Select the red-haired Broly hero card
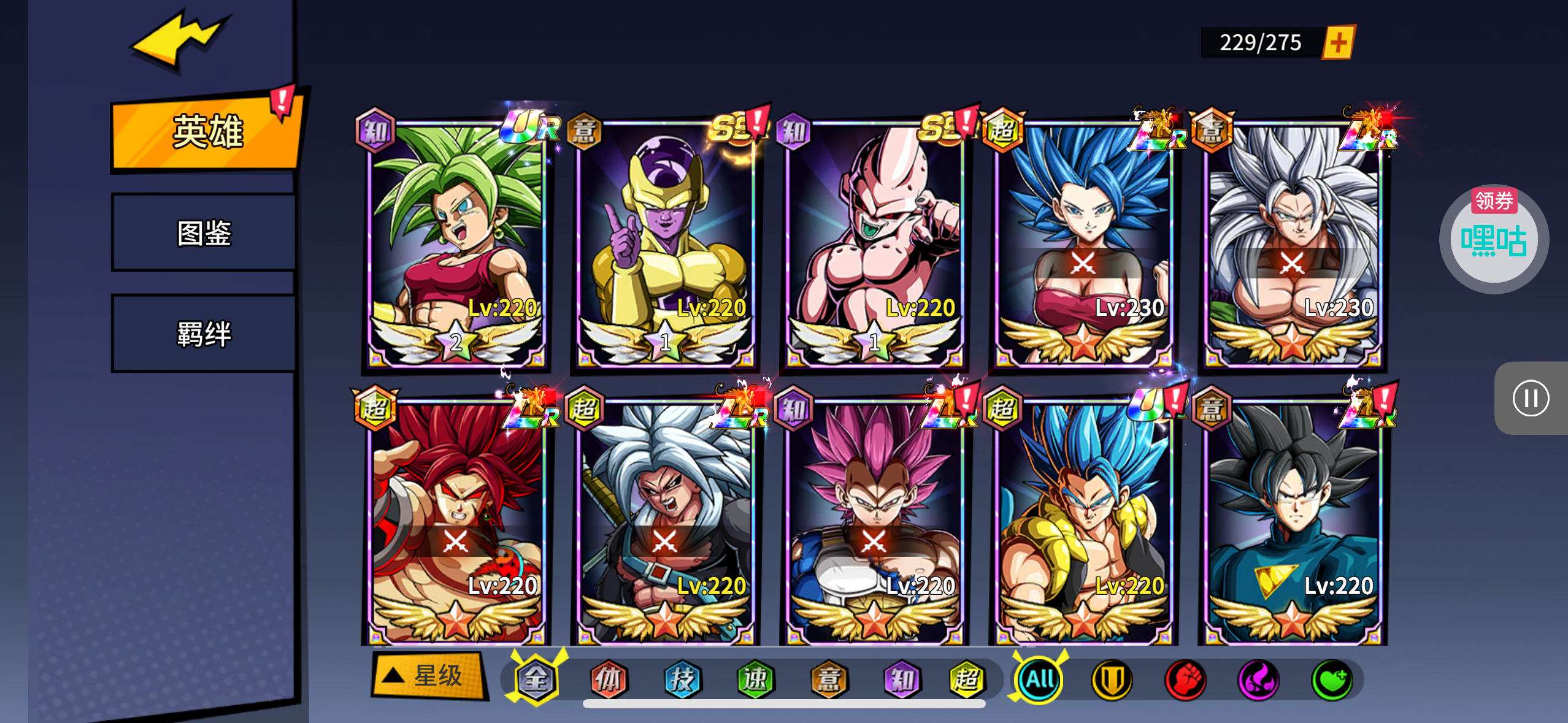The width and height of the screenshot is (1568, 723). coord(456,522)
